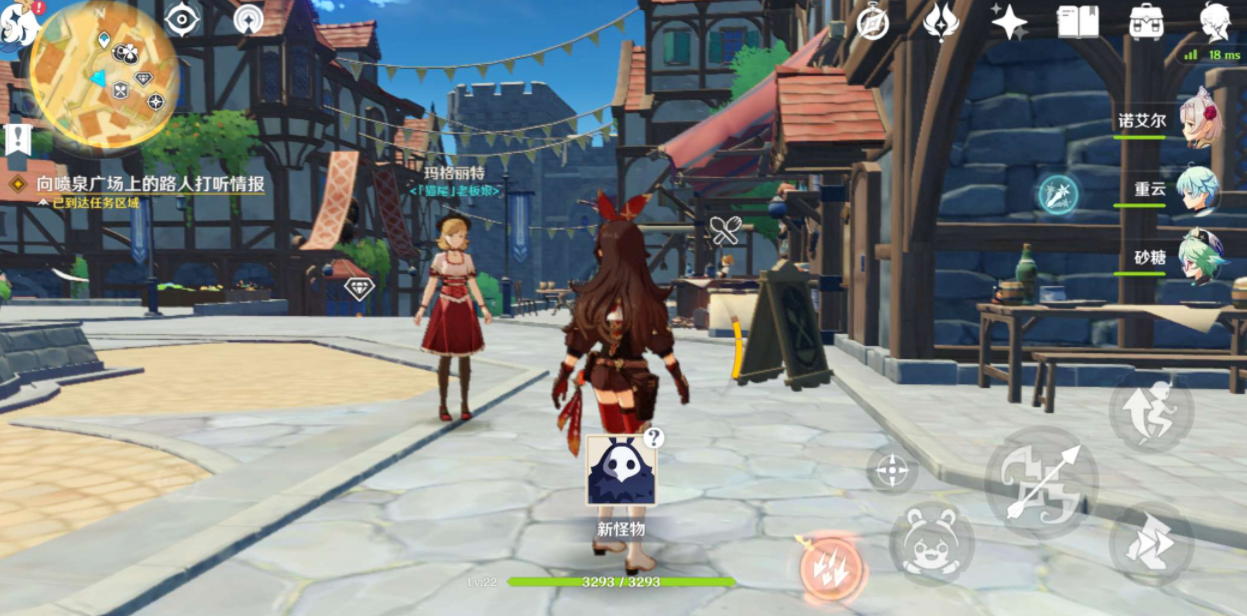Switch to party member 砂糖

pos(1199,256)
